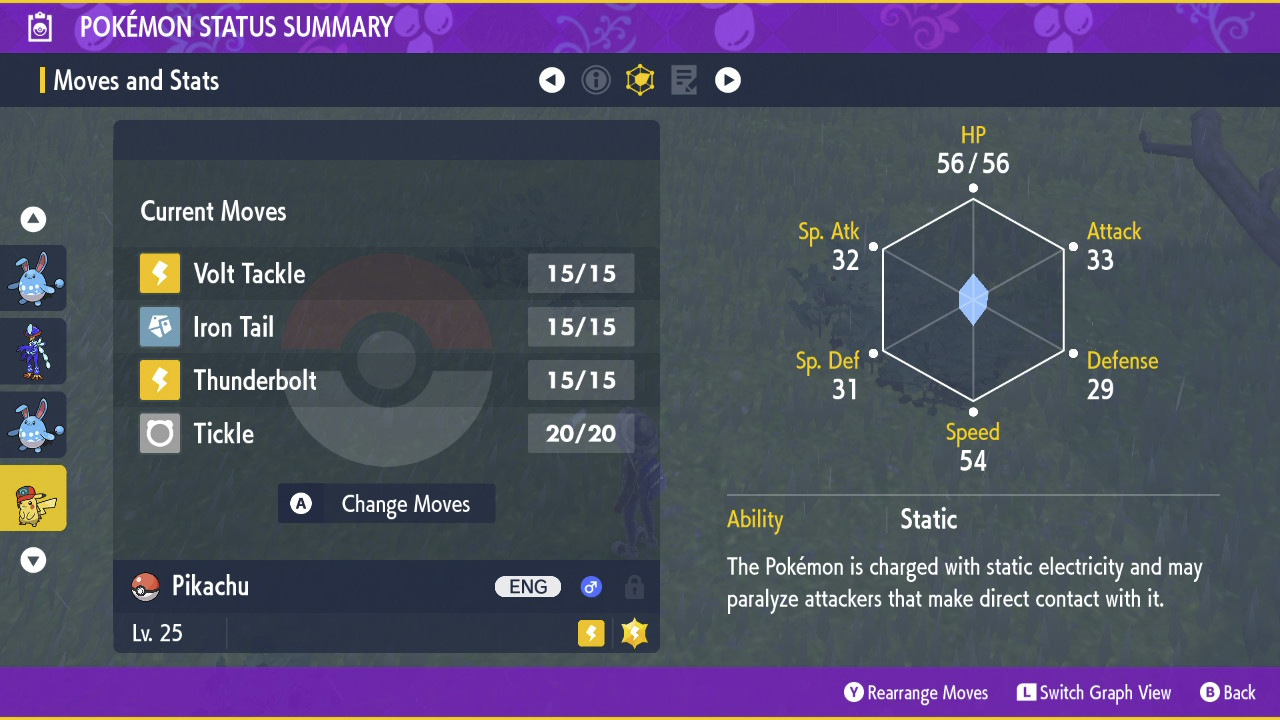This screenshot has height=720, width=1280.
Task: Select Quaquaval in the party sidebar
Action: (x=33, y=351)
